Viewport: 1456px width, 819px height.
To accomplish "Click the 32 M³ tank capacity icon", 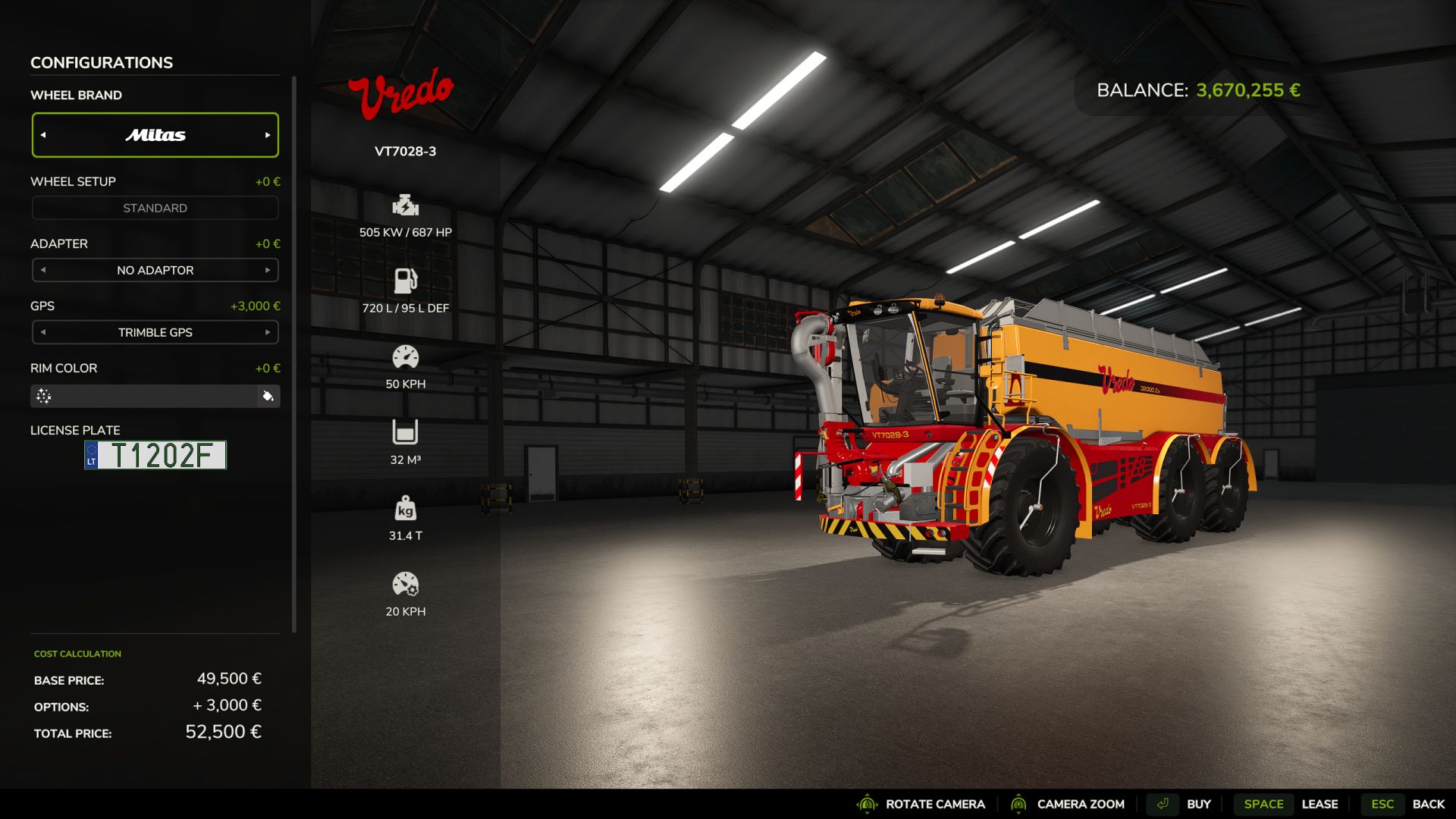I will coord(406,432).
